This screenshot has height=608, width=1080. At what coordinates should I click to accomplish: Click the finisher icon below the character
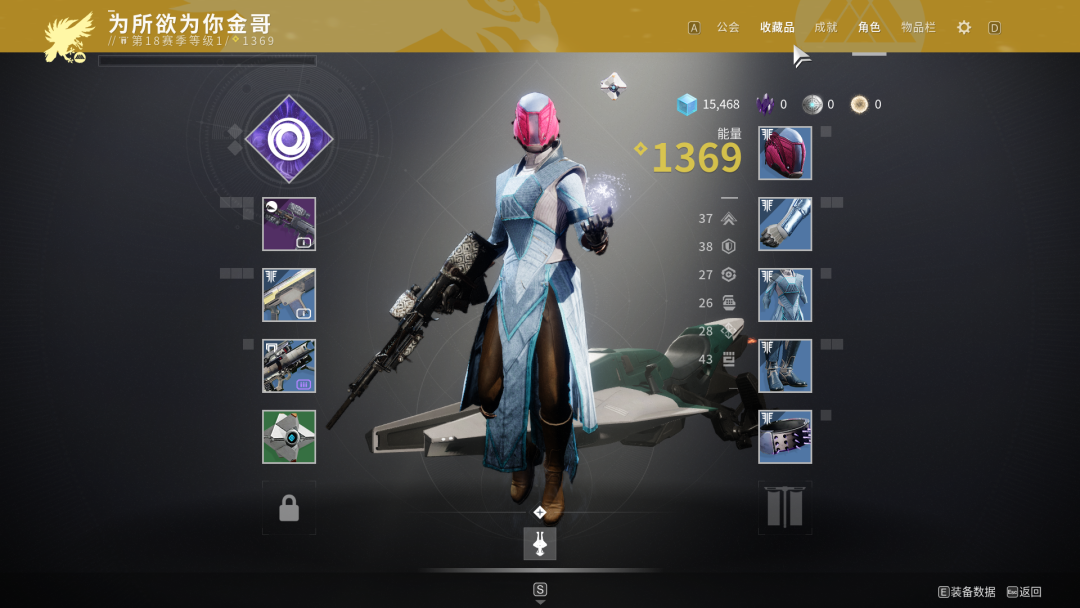click(x=540, y=543)
